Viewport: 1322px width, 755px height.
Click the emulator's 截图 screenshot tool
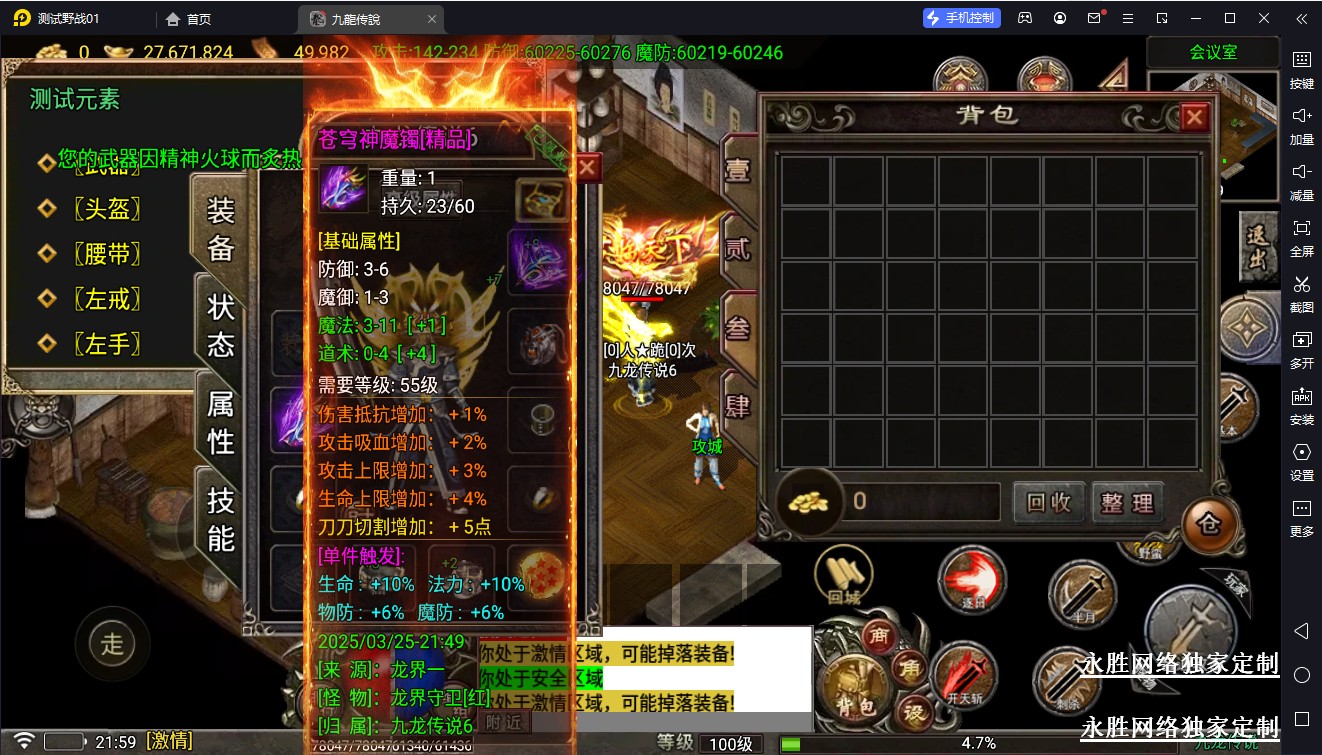(1301, 292)
